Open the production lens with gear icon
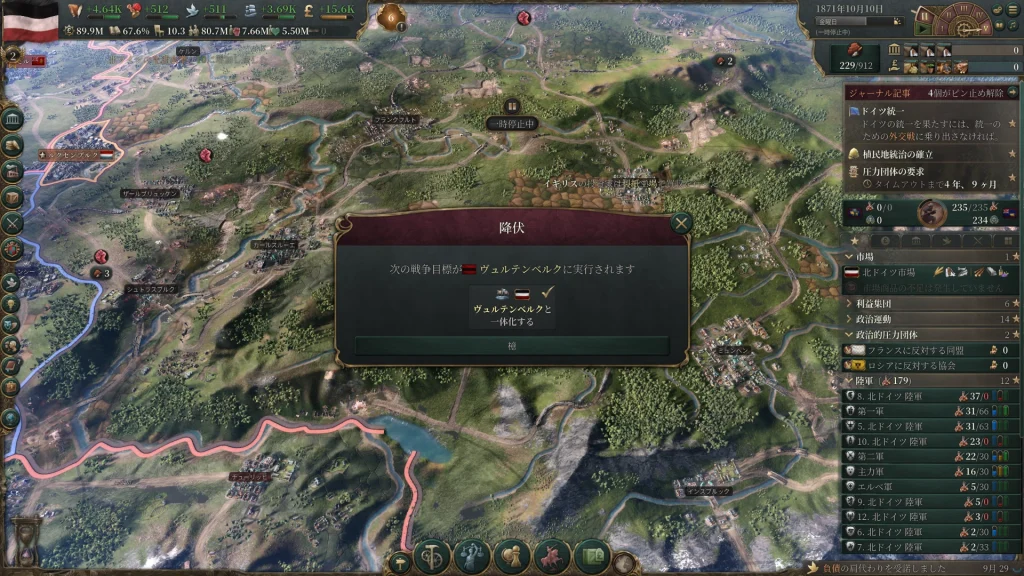The image size is (1024, 576). point(433,556)
